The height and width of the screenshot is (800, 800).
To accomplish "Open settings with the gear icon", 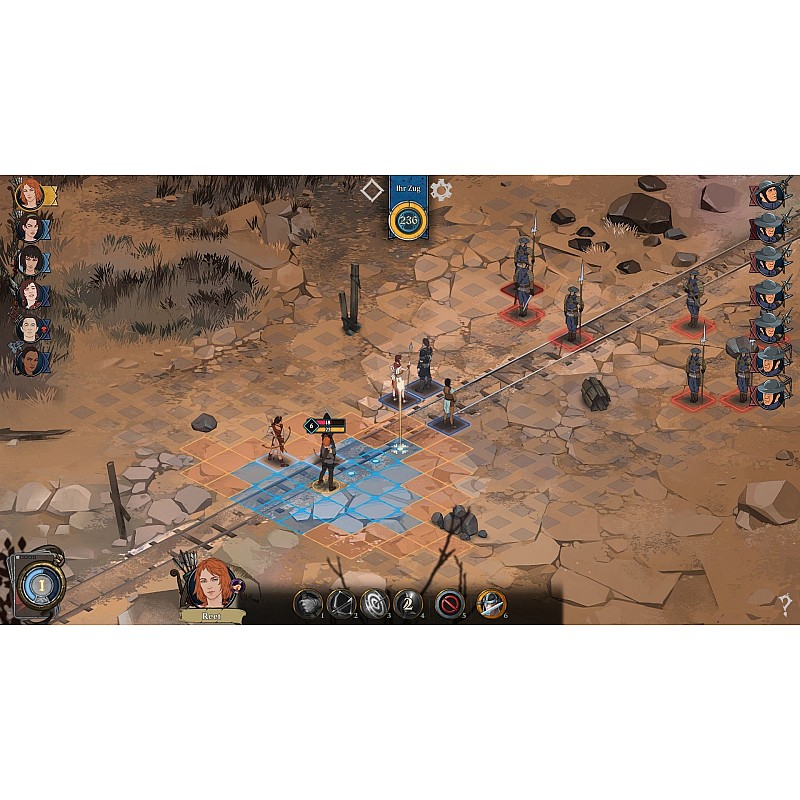I will [x=441, y=190].
